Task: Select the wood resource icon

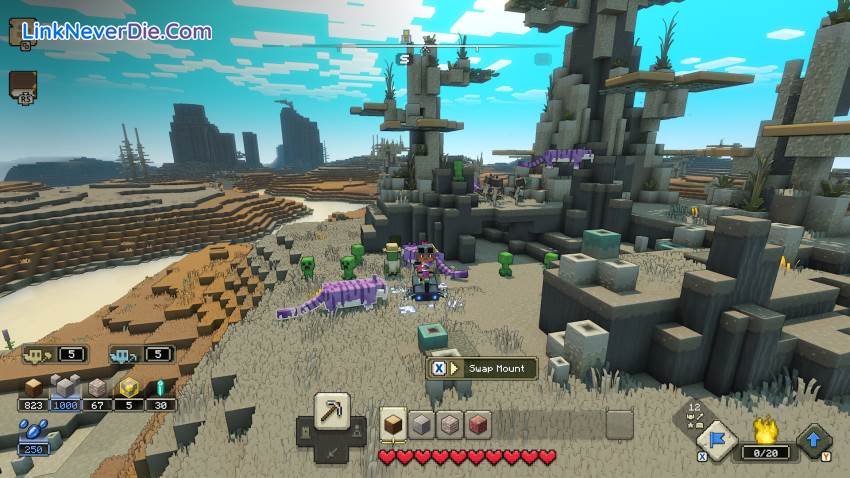Action: click(x=34, y=387)
